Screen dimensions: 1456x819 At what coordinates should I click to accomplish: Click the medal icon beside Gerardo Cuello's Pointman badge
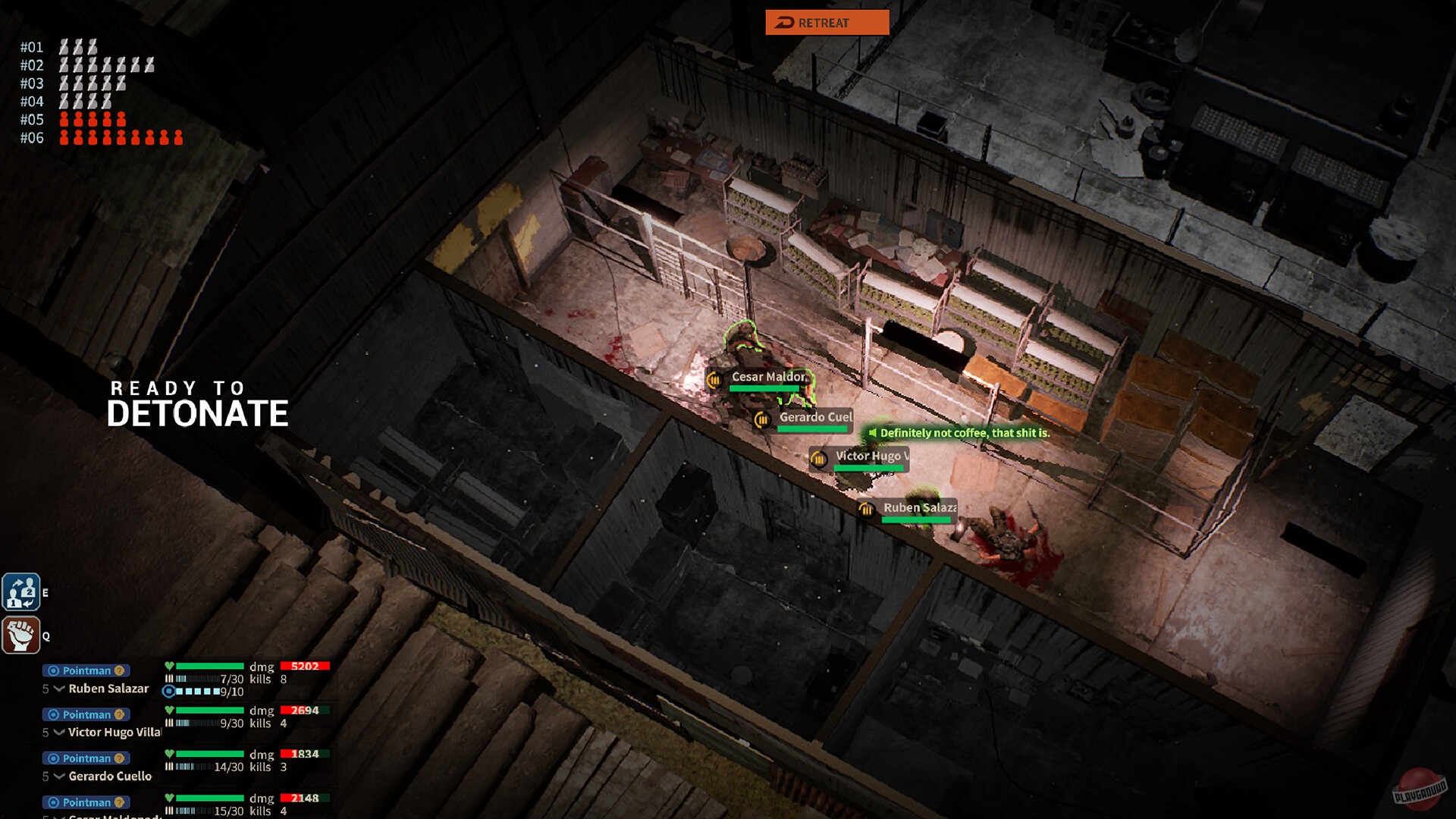click(119, 758)
